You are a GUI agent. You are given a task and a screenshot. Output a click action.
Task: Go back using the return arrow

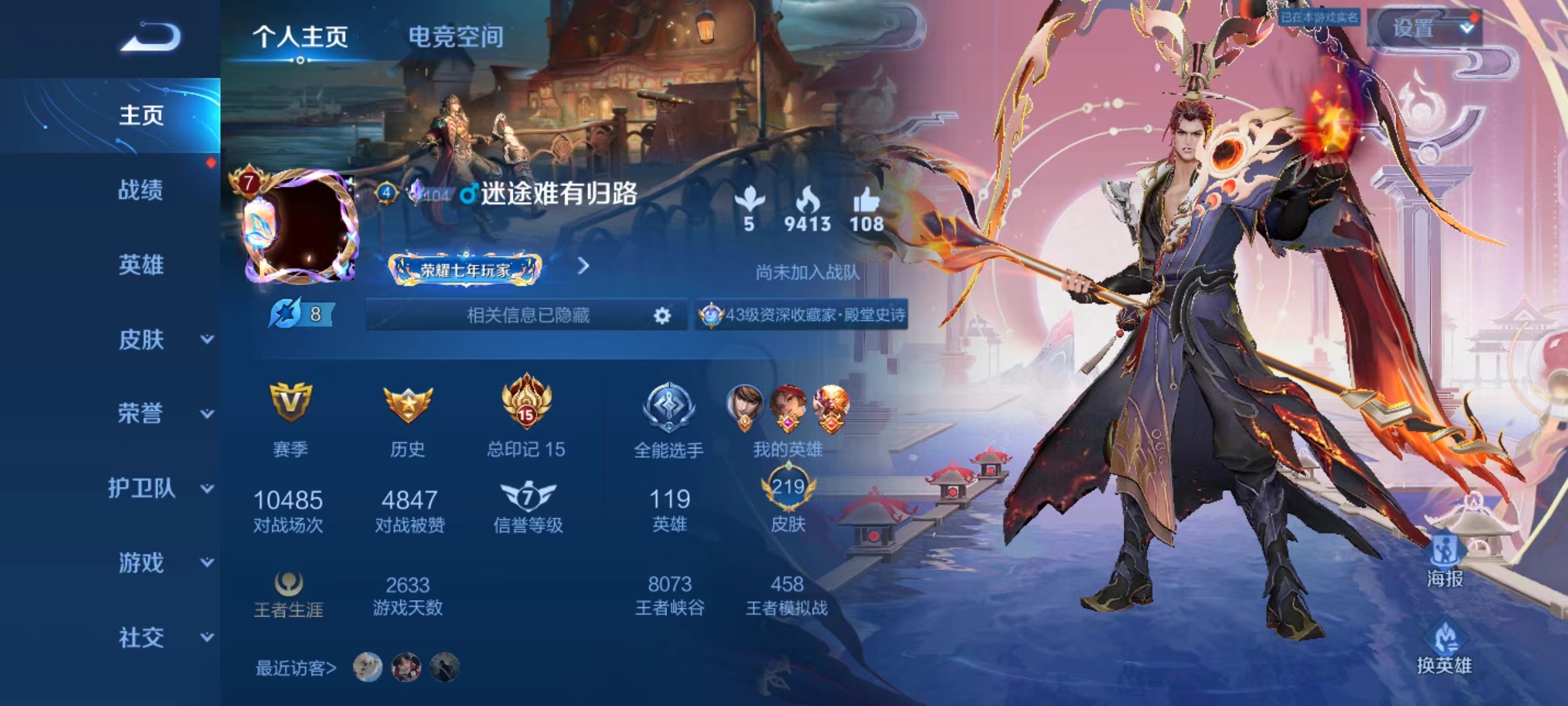pos(151,37)
